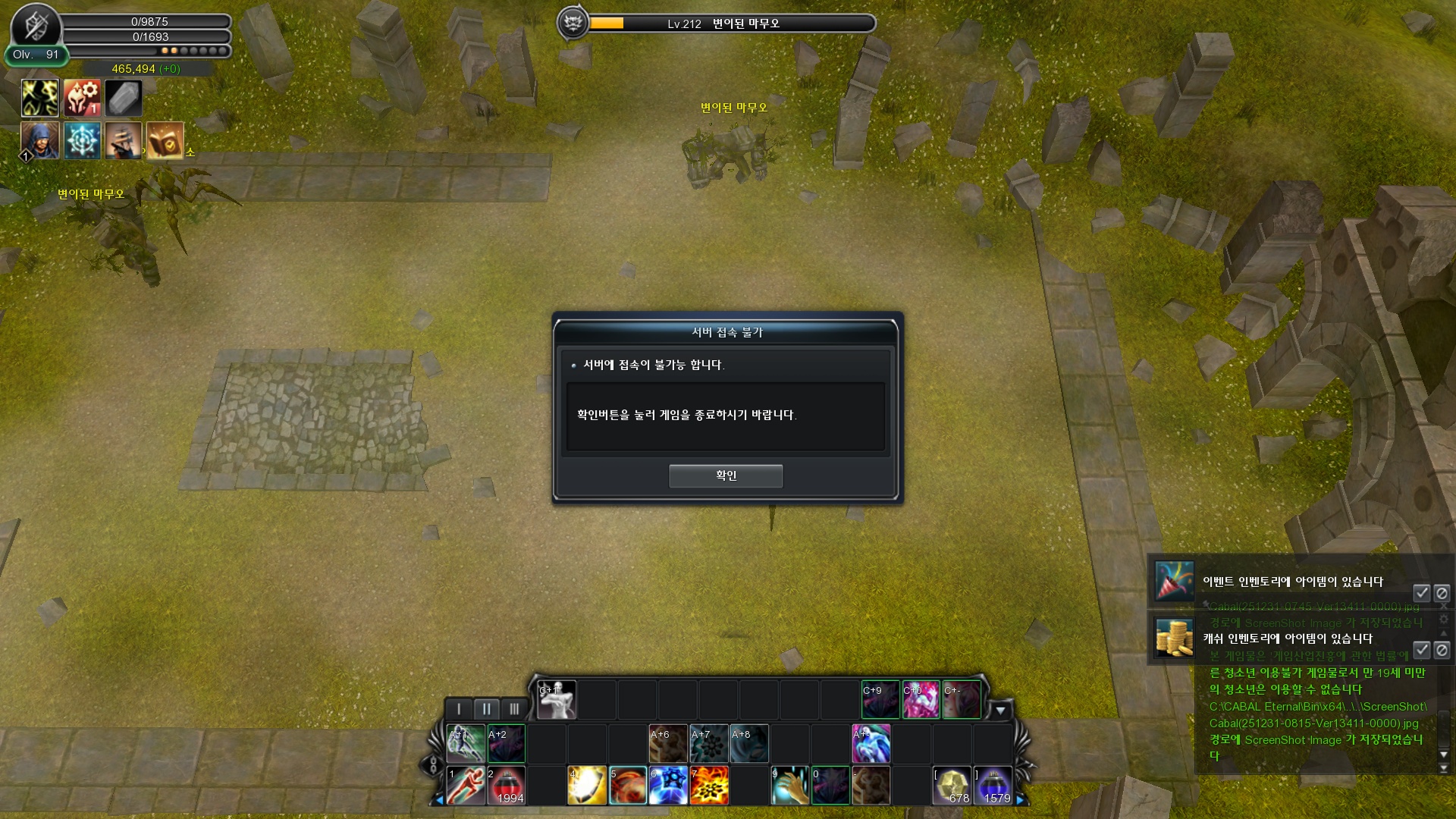Collapse the hotbar with the down arrow

pos(1000,711)
